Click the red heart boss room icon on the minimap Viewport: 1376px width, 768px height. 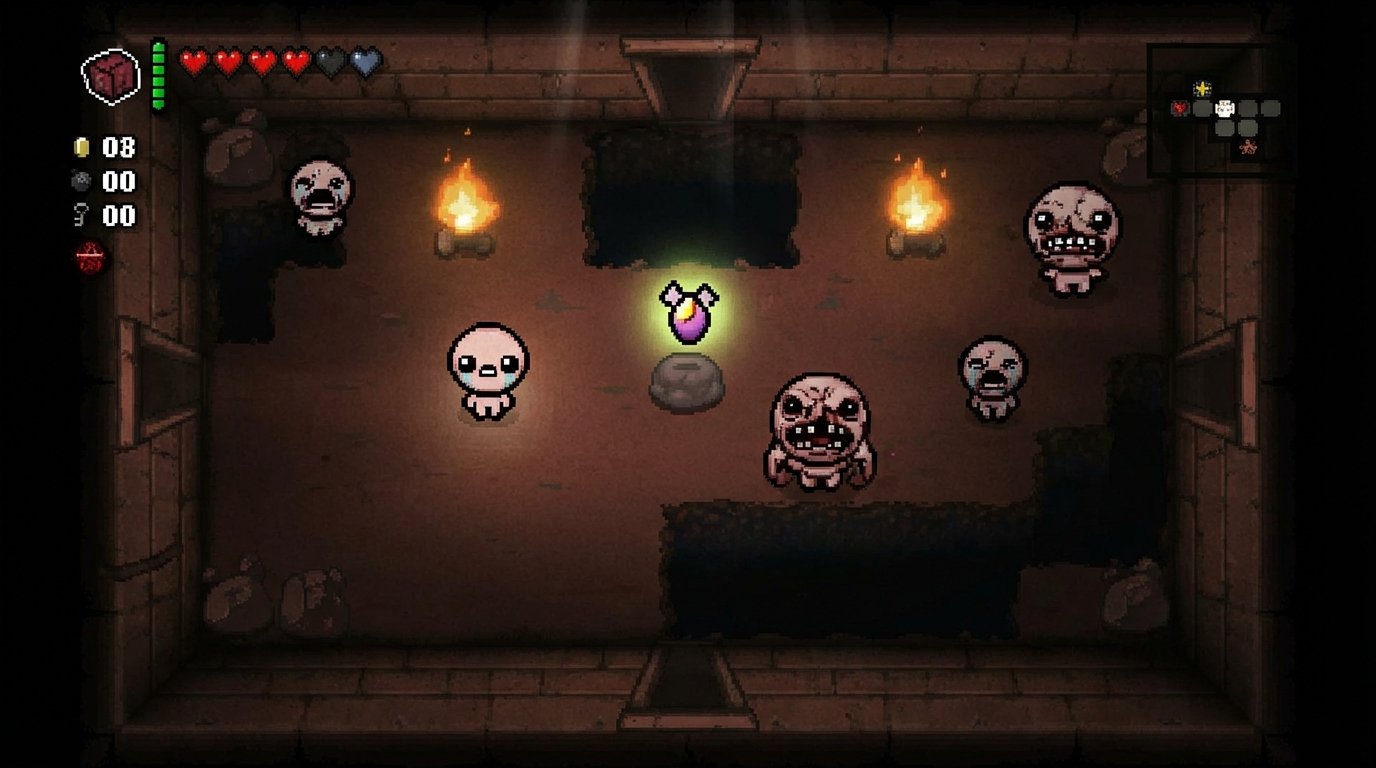point(1180,109)
